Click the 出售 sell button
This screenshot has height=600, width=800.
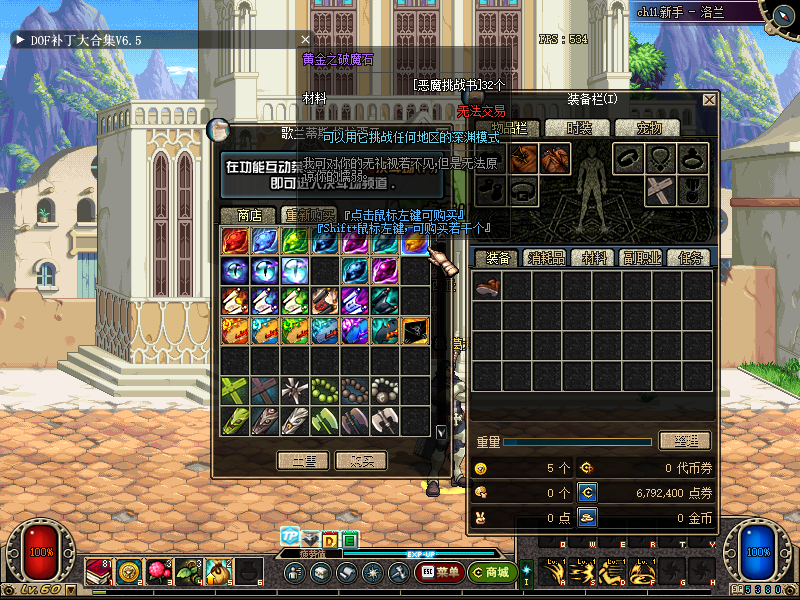coord(303,461)
